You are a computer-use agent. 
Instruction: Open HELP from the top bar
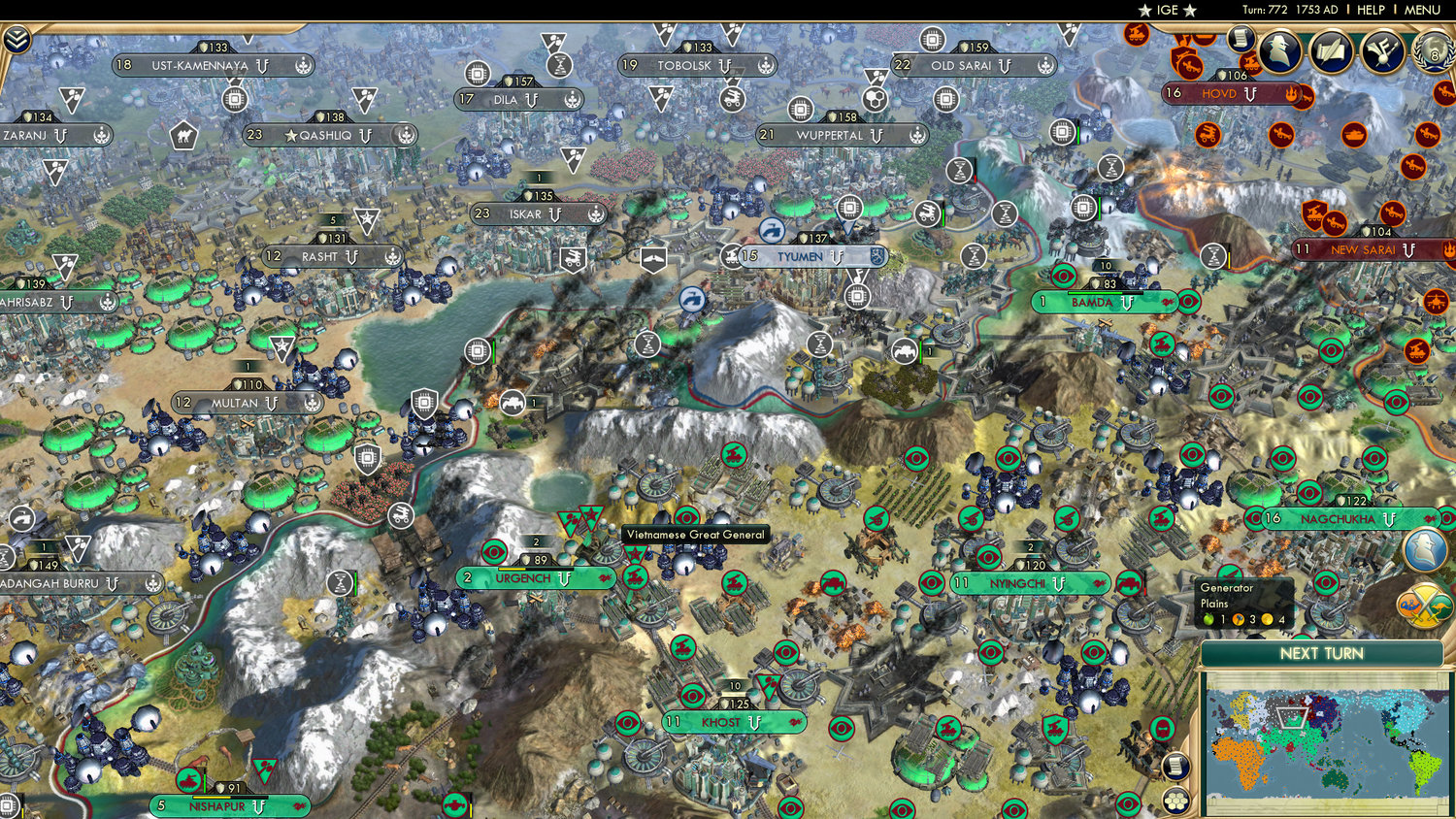pyautogui.click(x=1370, y=10)
